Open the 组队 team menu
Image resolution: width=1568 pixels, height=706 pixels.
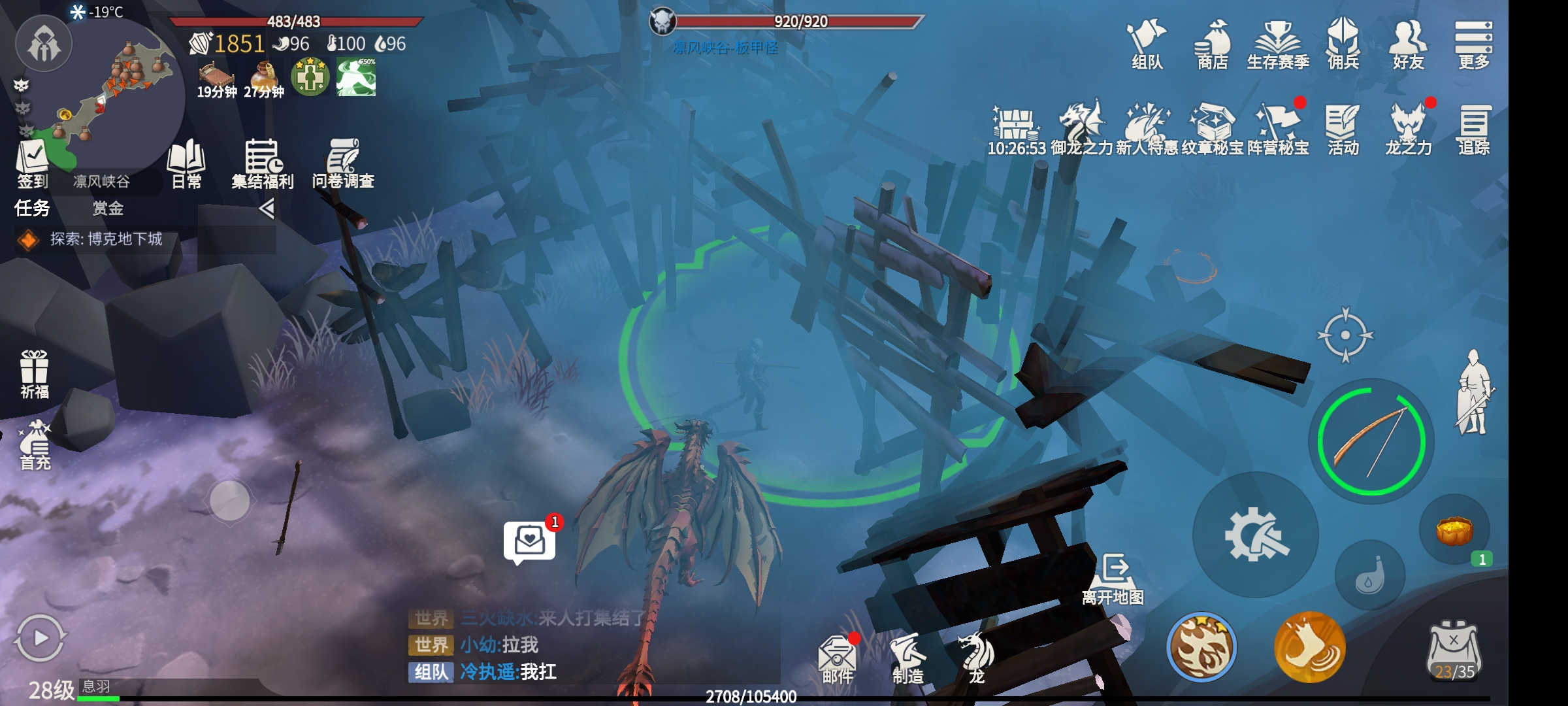[1147, 43]
